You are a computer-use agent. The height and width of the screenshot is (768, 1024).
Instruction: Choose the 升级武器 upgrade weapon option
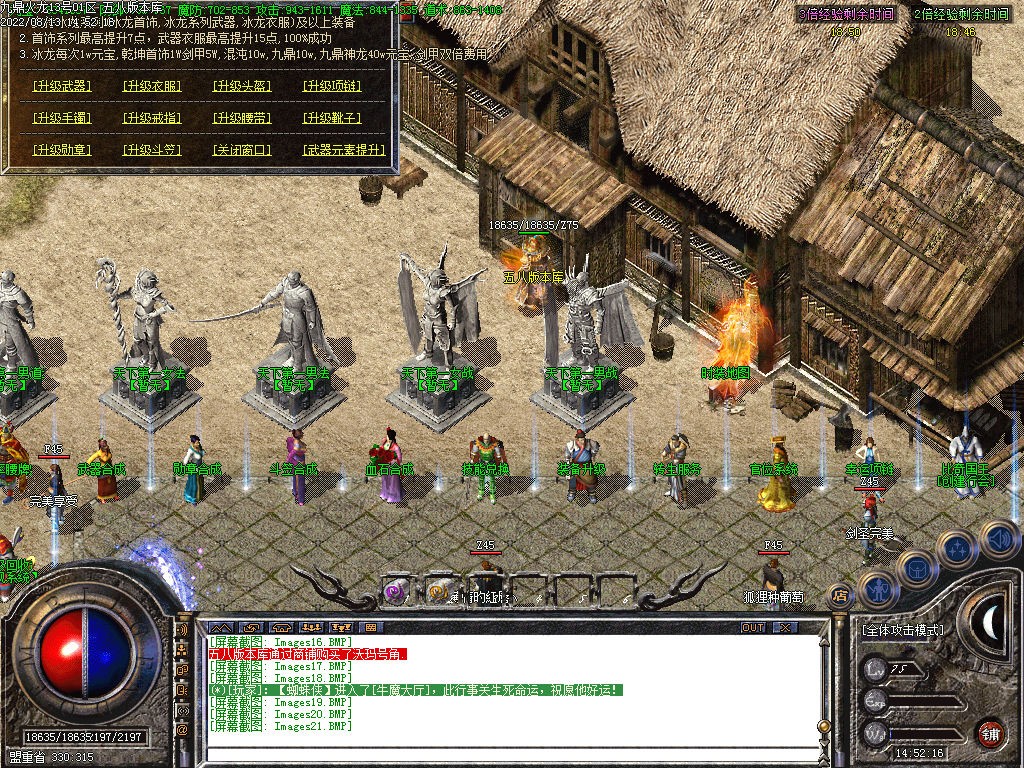click(62, 86)
